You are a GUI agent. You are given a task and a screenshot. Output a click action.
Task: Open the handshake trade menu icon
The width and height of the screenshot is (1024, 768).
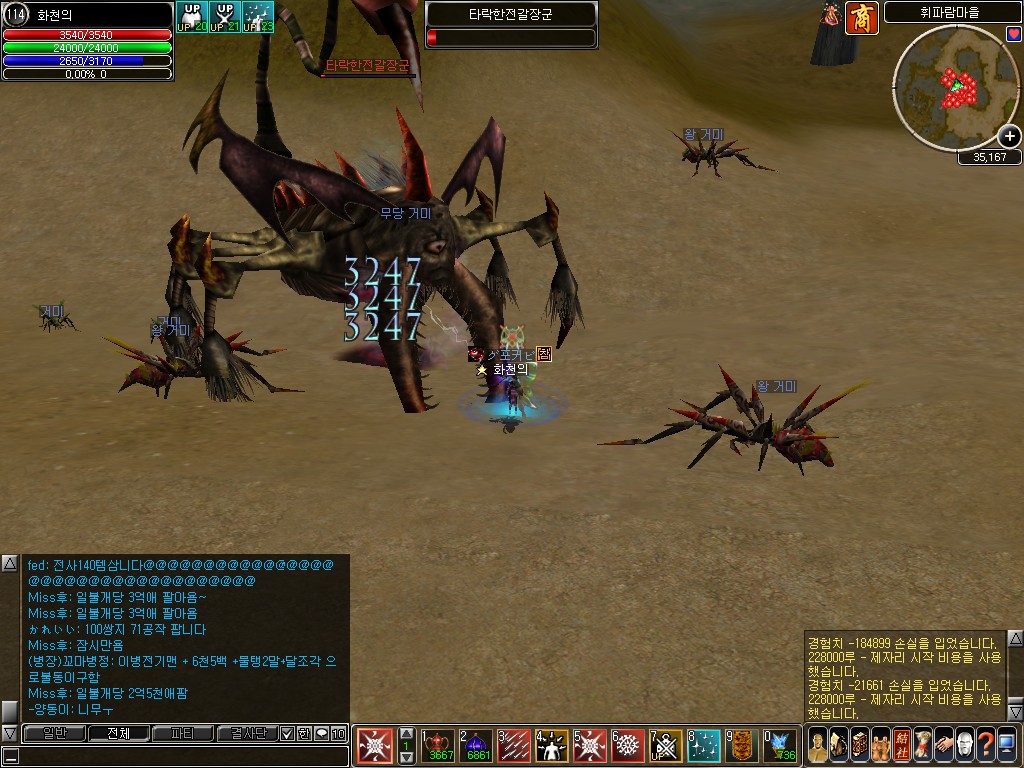click(943, 746)
